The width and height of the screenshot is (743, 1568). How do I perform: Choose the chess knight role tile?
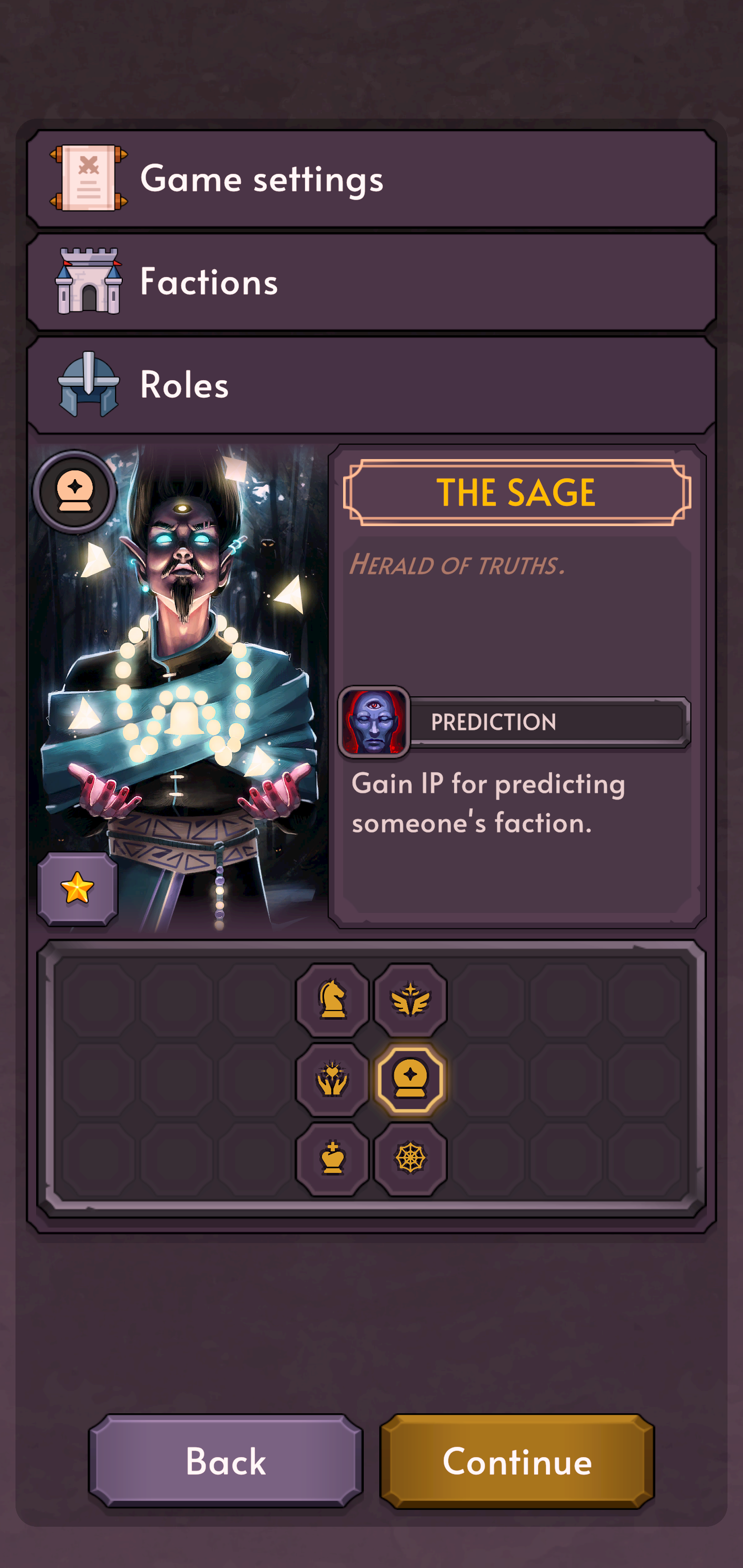point(332,1000)
